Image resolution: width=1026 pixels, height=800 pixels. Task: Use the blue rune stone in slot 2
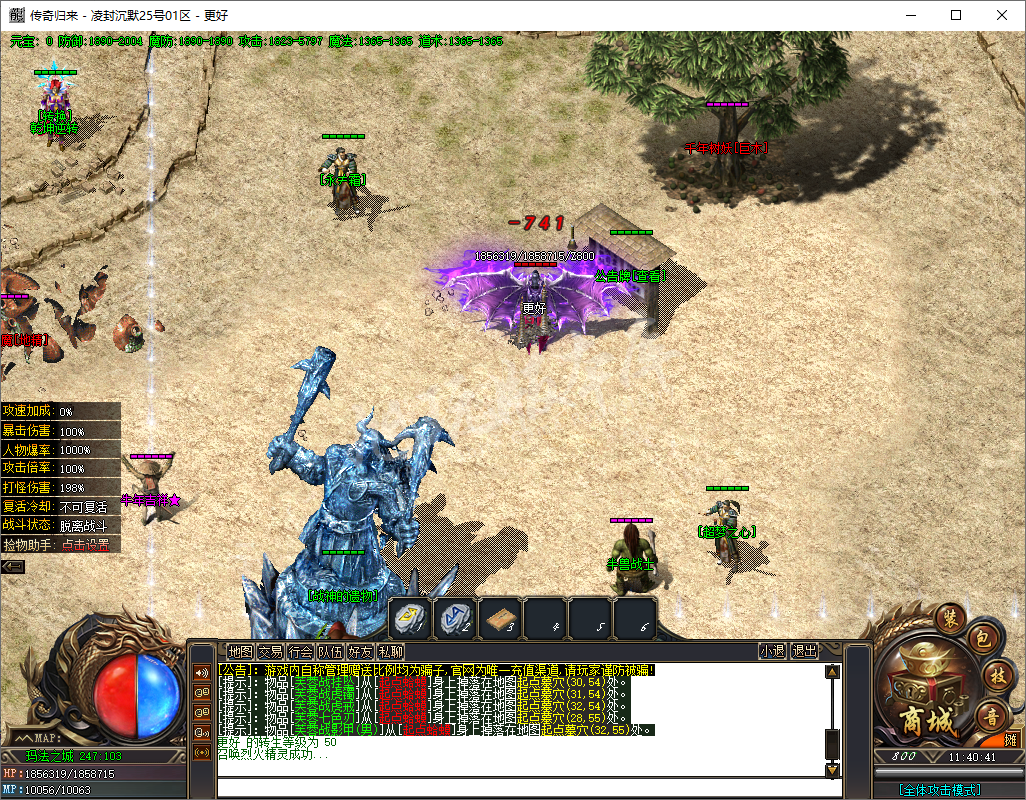point(455,618)
